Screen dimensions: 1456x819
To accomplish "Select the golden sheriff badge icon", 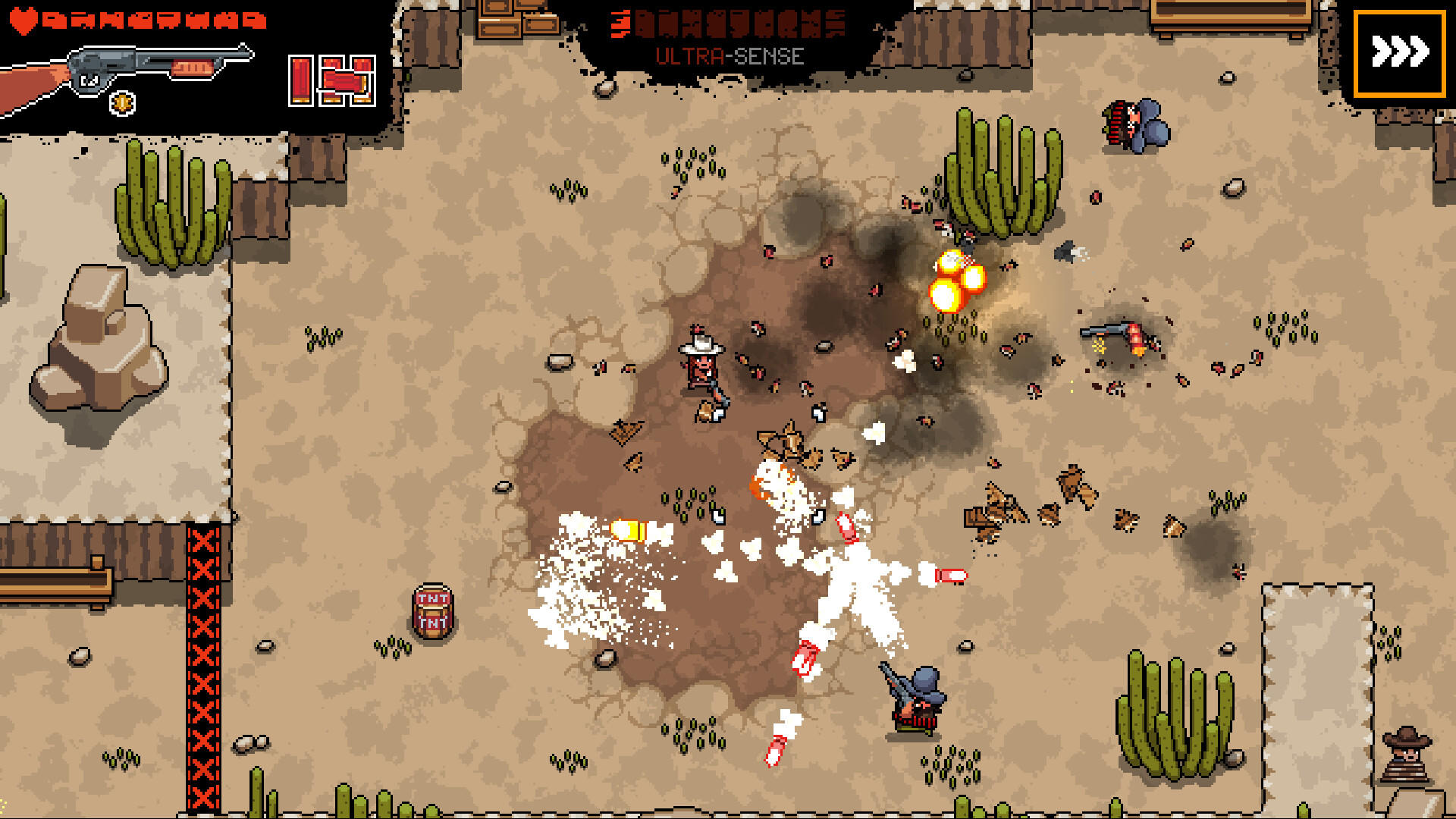I will (121, 102).
